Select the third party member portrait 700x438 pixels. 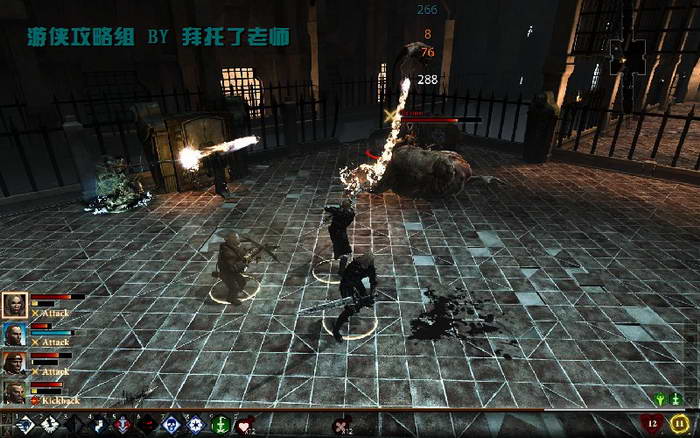pyautogui.click(x=15, y=362)
